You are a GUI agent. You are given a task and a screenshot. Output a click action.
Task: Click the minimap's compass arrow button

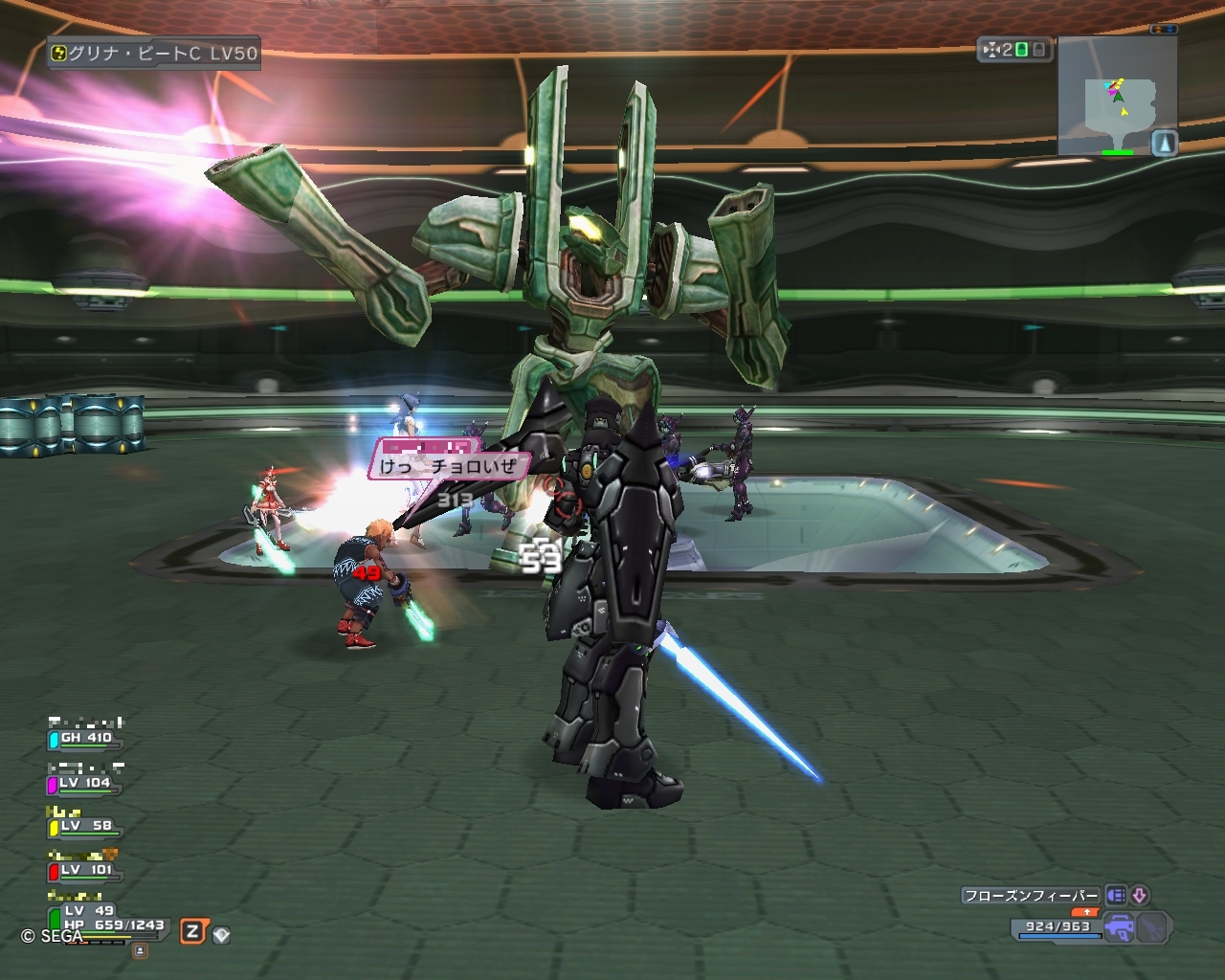click(1164, 144)
